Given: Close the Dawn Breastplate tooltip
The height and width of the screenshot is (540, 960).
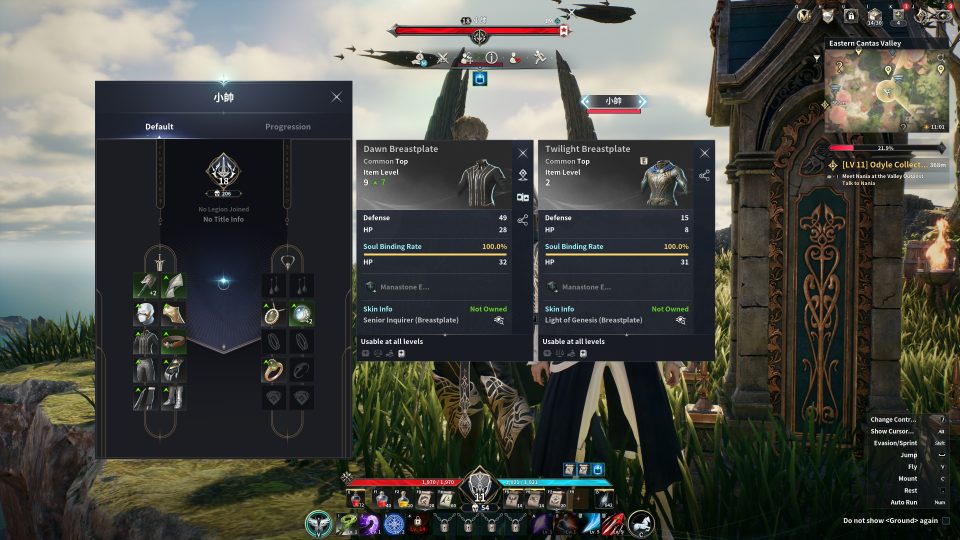Looking at the screenshot, I should (522, 153).
